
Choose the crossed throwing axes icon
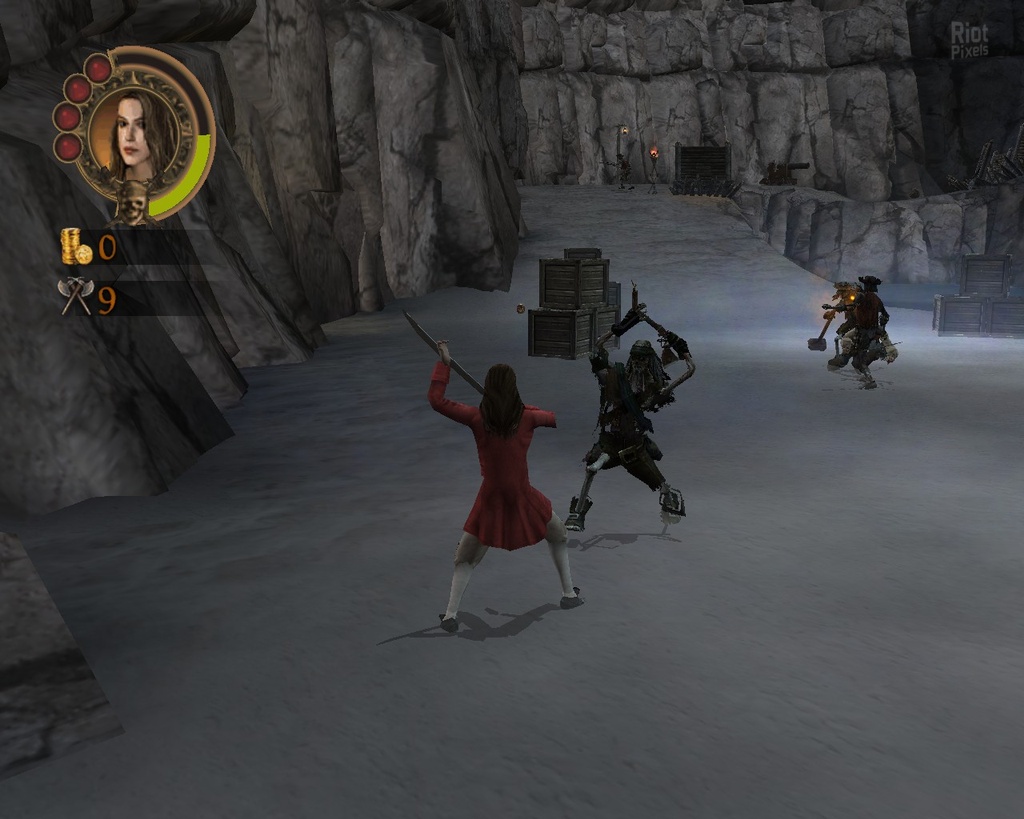(76, 296)
